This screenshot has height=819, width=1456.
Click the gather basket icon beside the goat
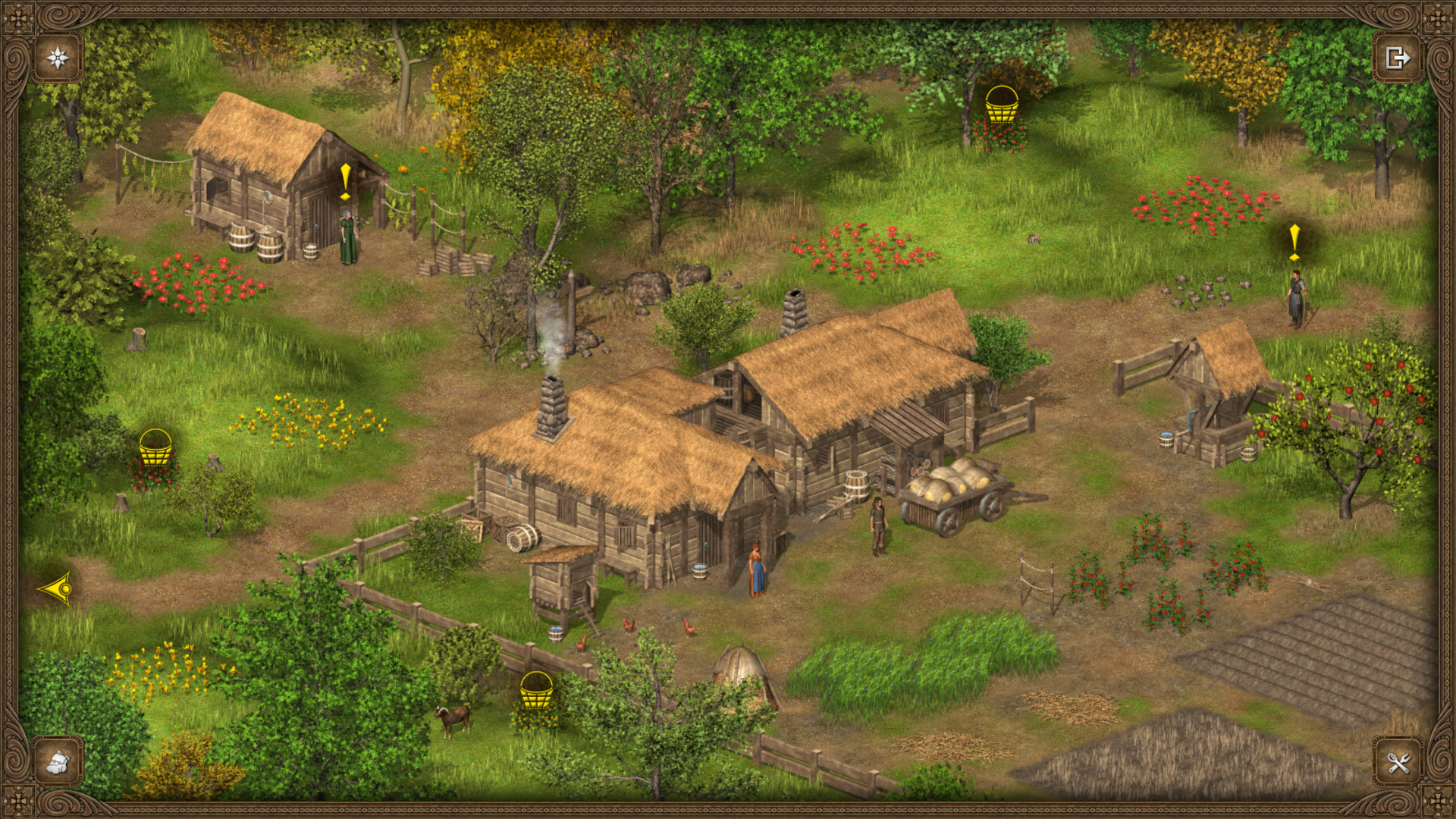[536, 690]
